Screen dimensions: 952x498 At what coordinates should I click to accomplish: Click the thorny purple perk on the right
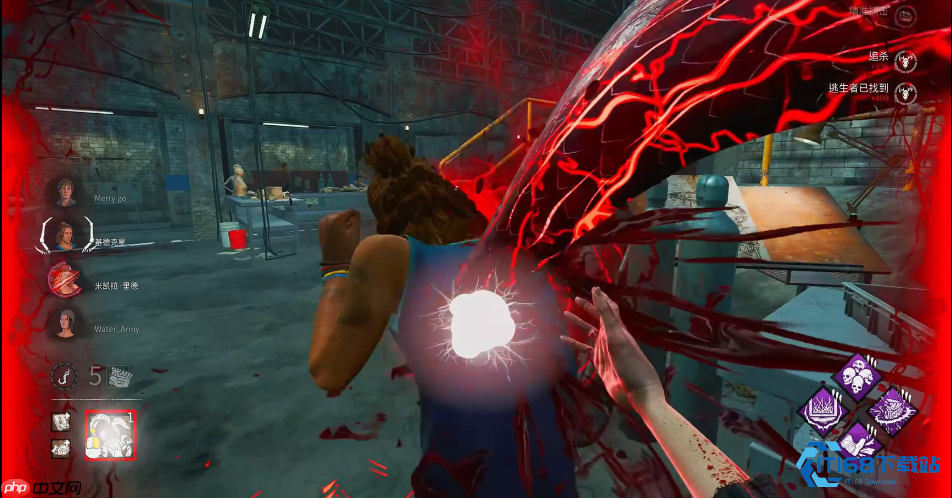[891, 410]
